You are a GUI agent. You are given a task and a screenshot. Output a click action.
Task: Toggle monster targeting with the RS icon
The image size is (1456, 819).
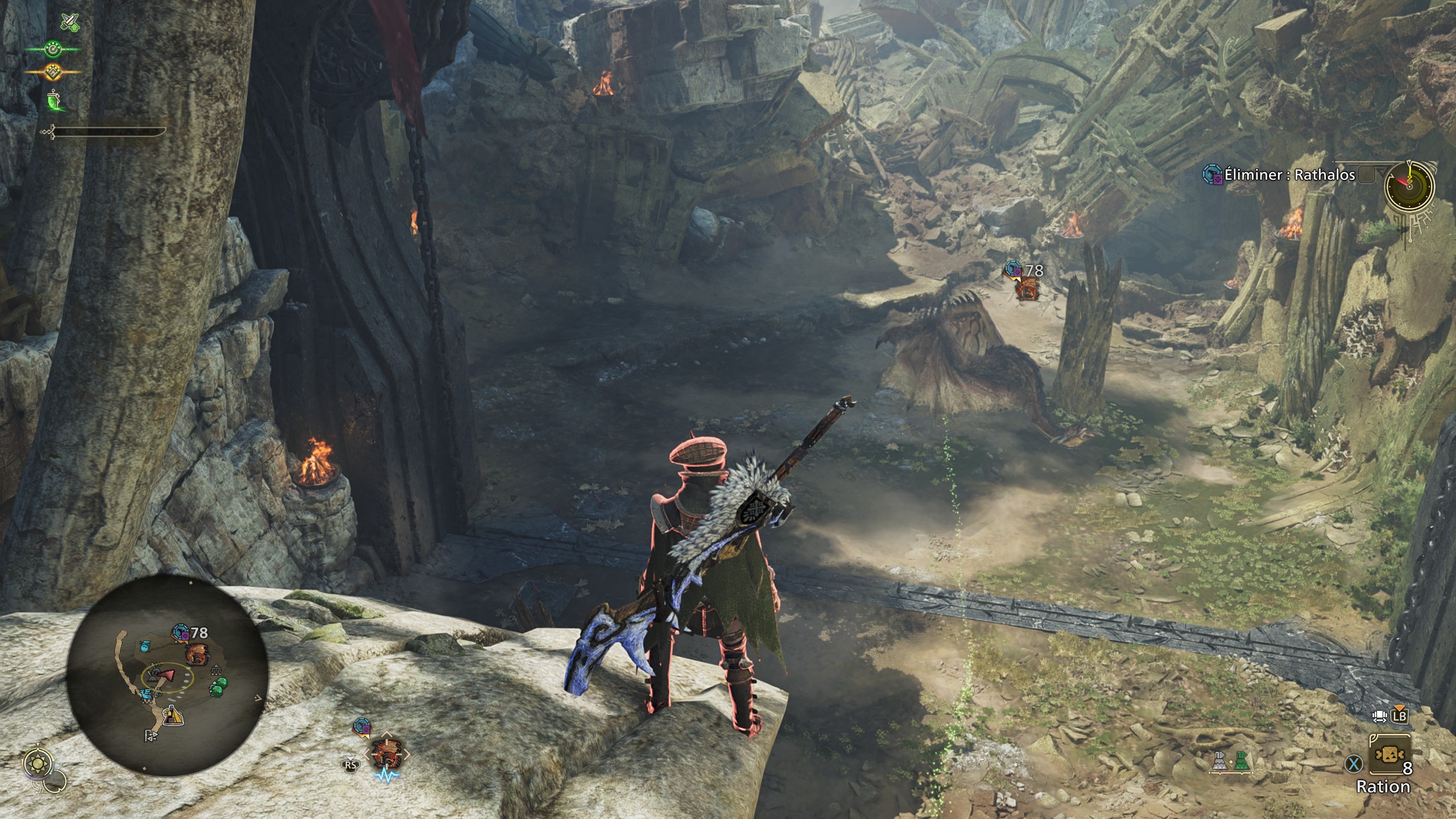[x=350, y=765]
